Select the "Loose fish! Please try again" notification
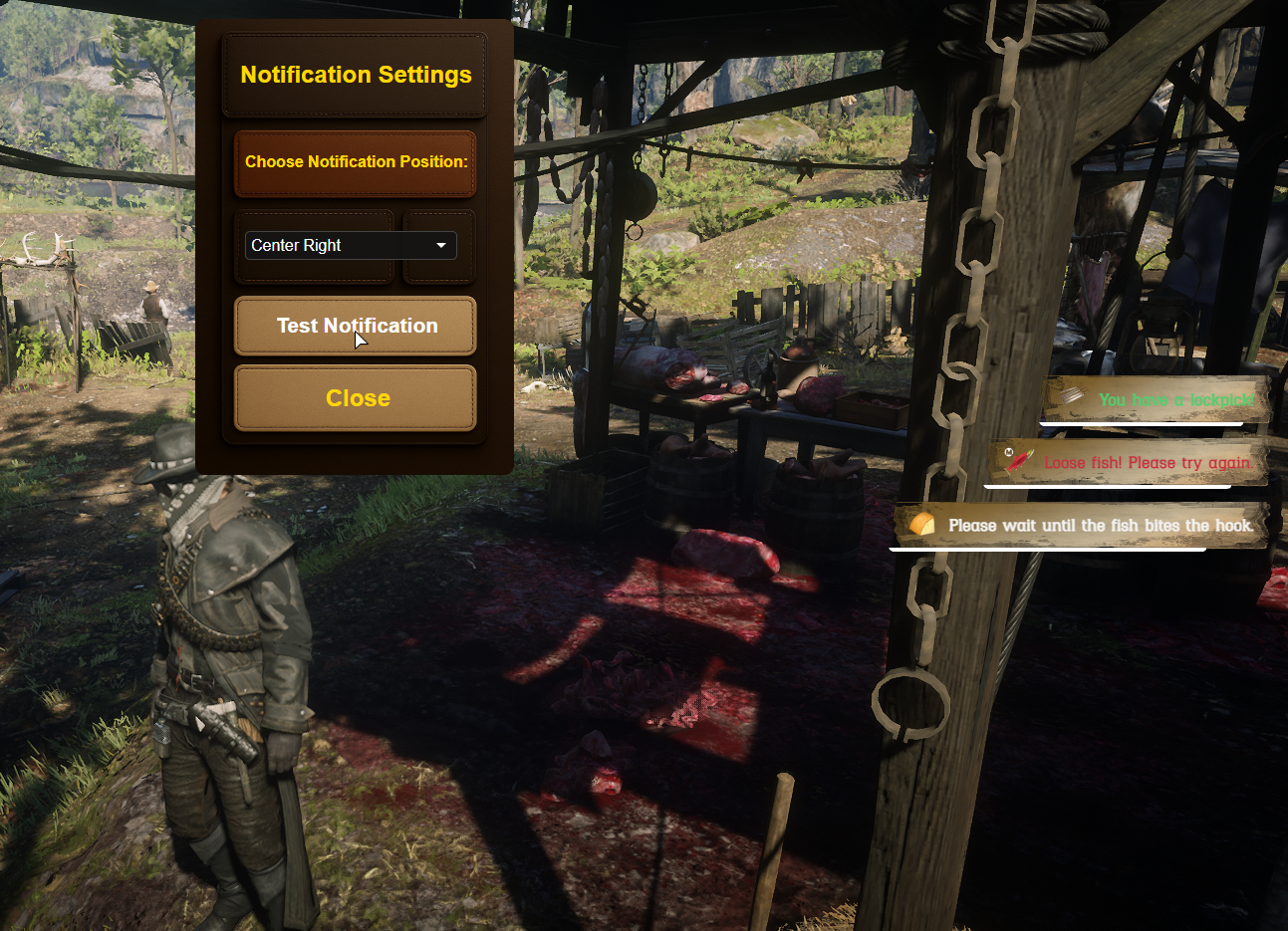Viewport: 1288px width, 931px height. click(x=1131, y=462)
